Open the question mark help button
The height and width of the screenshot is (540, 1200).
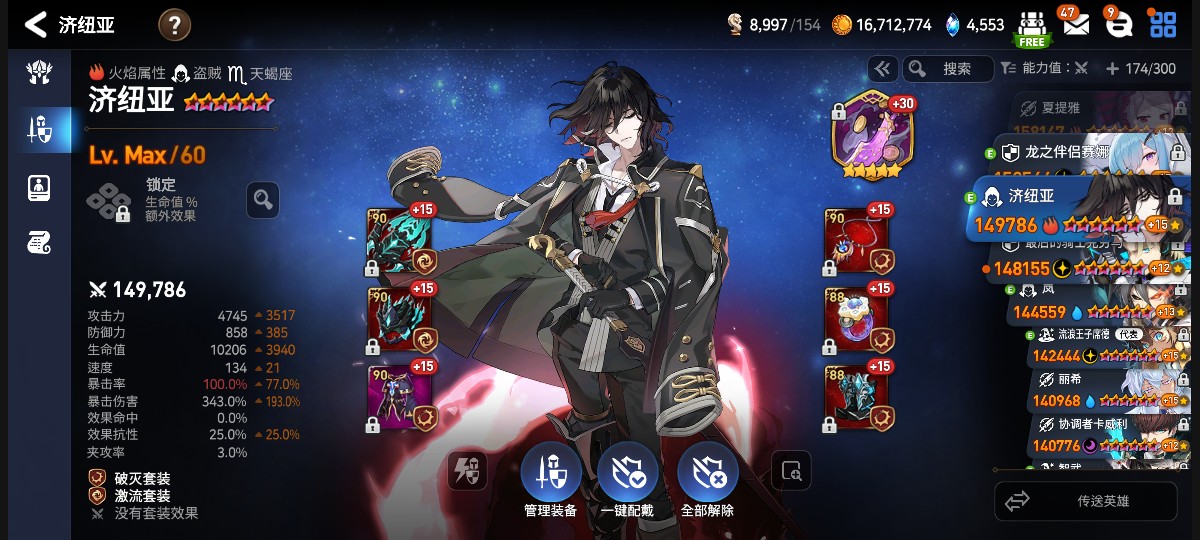click(x=174, y=25)
